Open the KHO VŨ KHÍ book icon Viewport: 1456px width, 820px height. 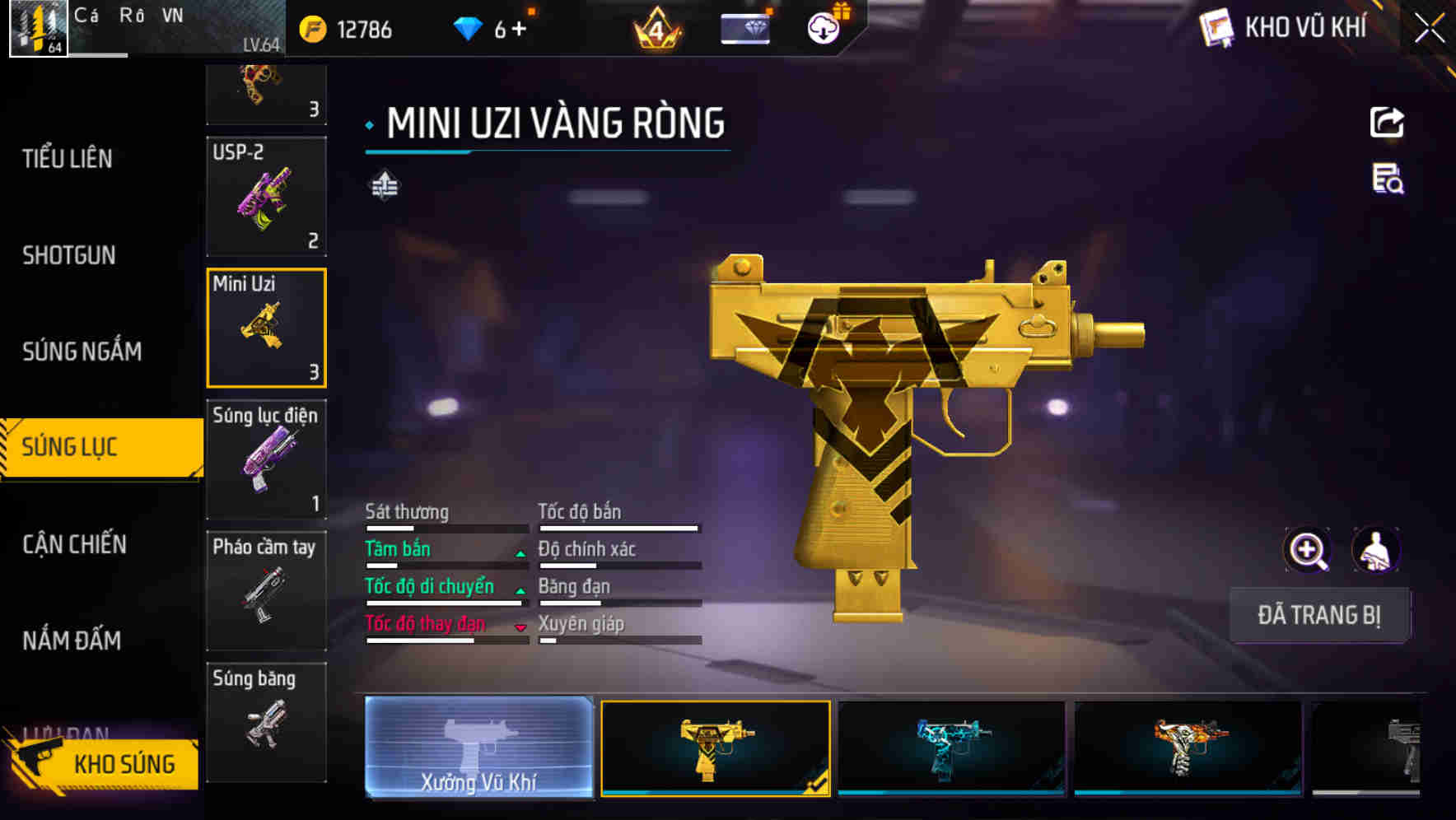pos(1216,28)
